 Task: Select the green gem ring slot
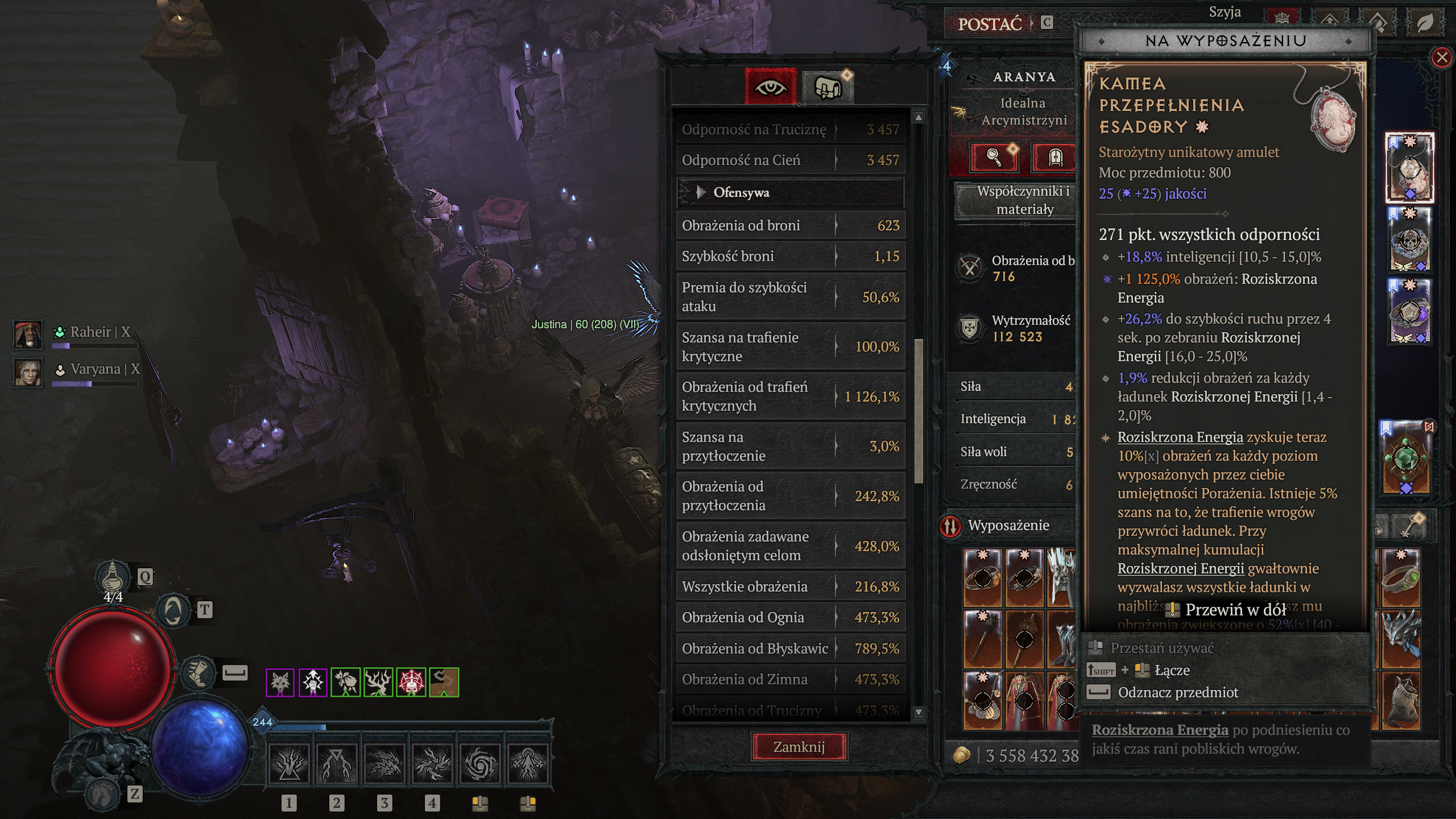(x=1400, y=576)
